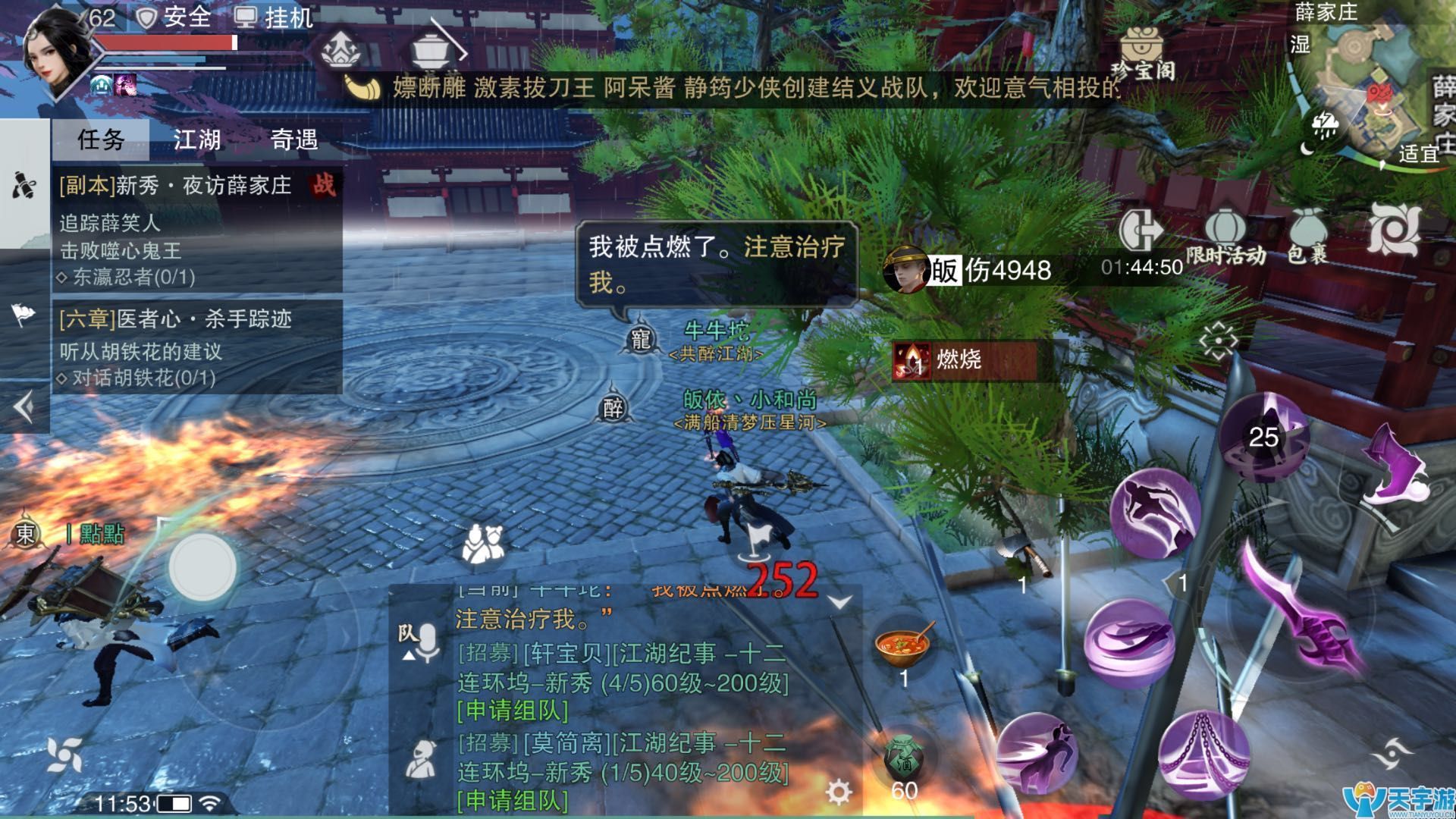The image size is (1456, 819).
Task: Click the cauldron icon in top toolbar
Action: [432, 49]
